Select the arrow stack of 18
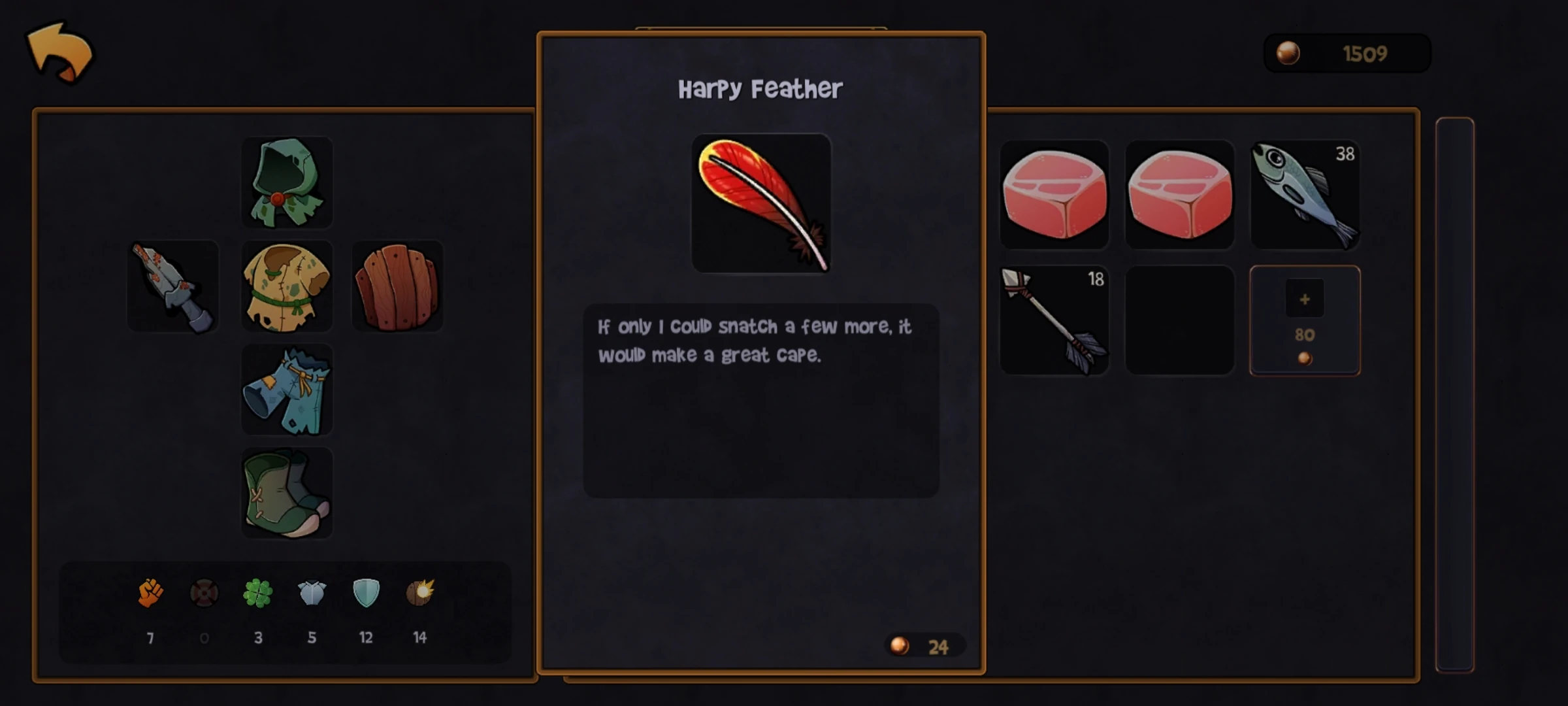The height and width of the screenshot is (706, 1568). (1054, 320)
